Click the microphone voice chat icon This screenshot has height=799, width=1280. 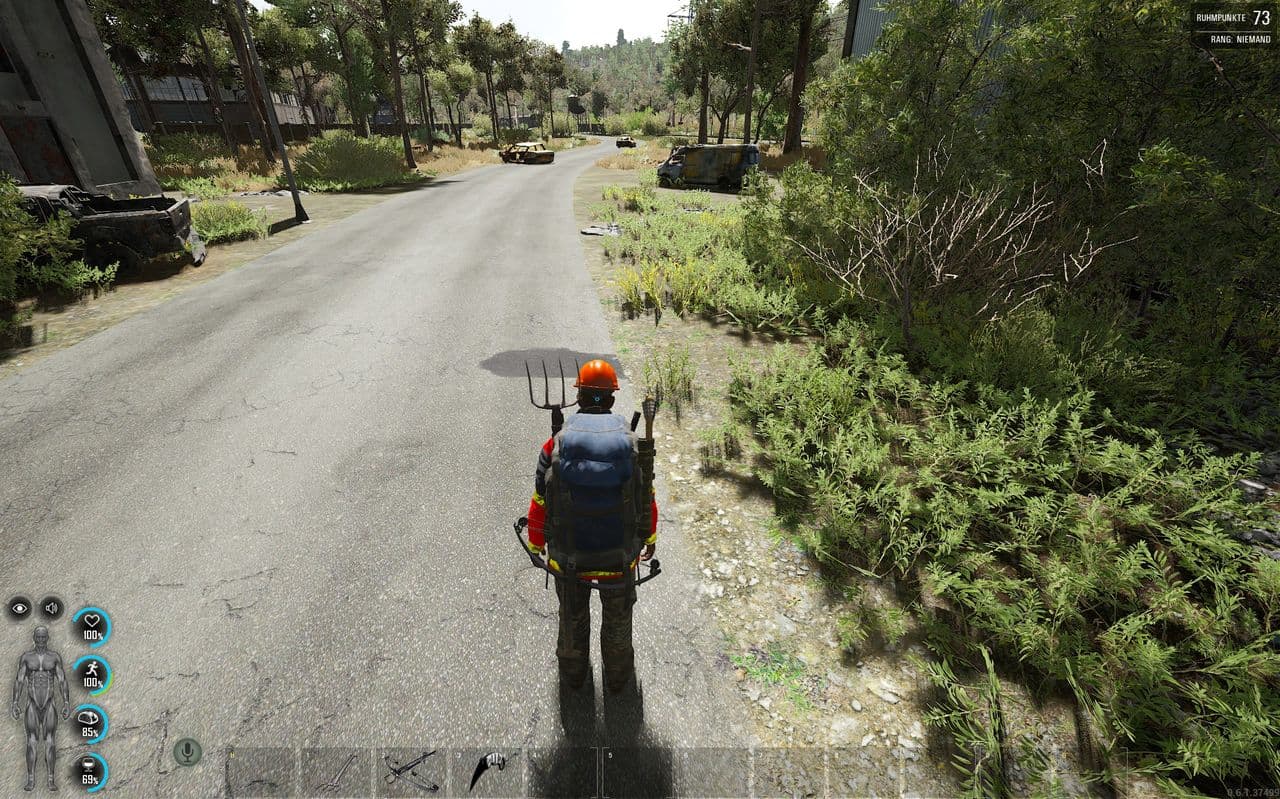pos(186,751)
